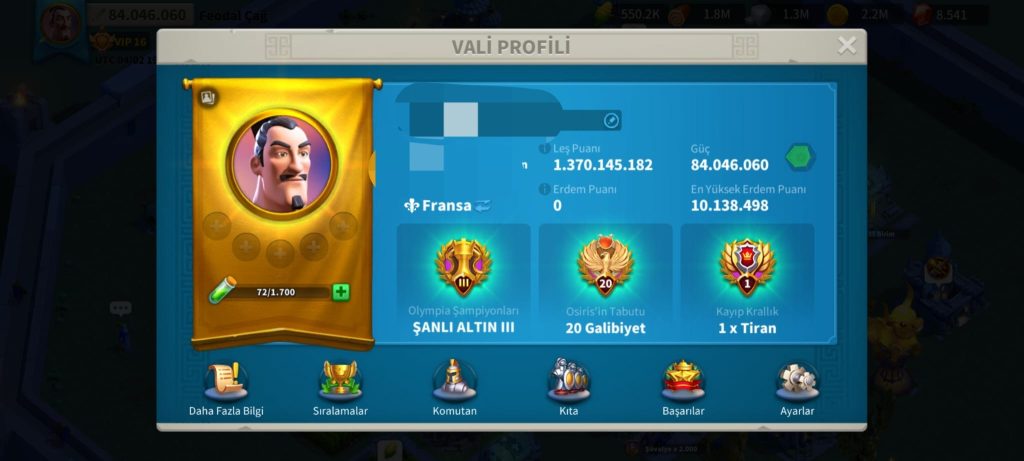Select the governor avatar portrait

[x=281, y=161]
